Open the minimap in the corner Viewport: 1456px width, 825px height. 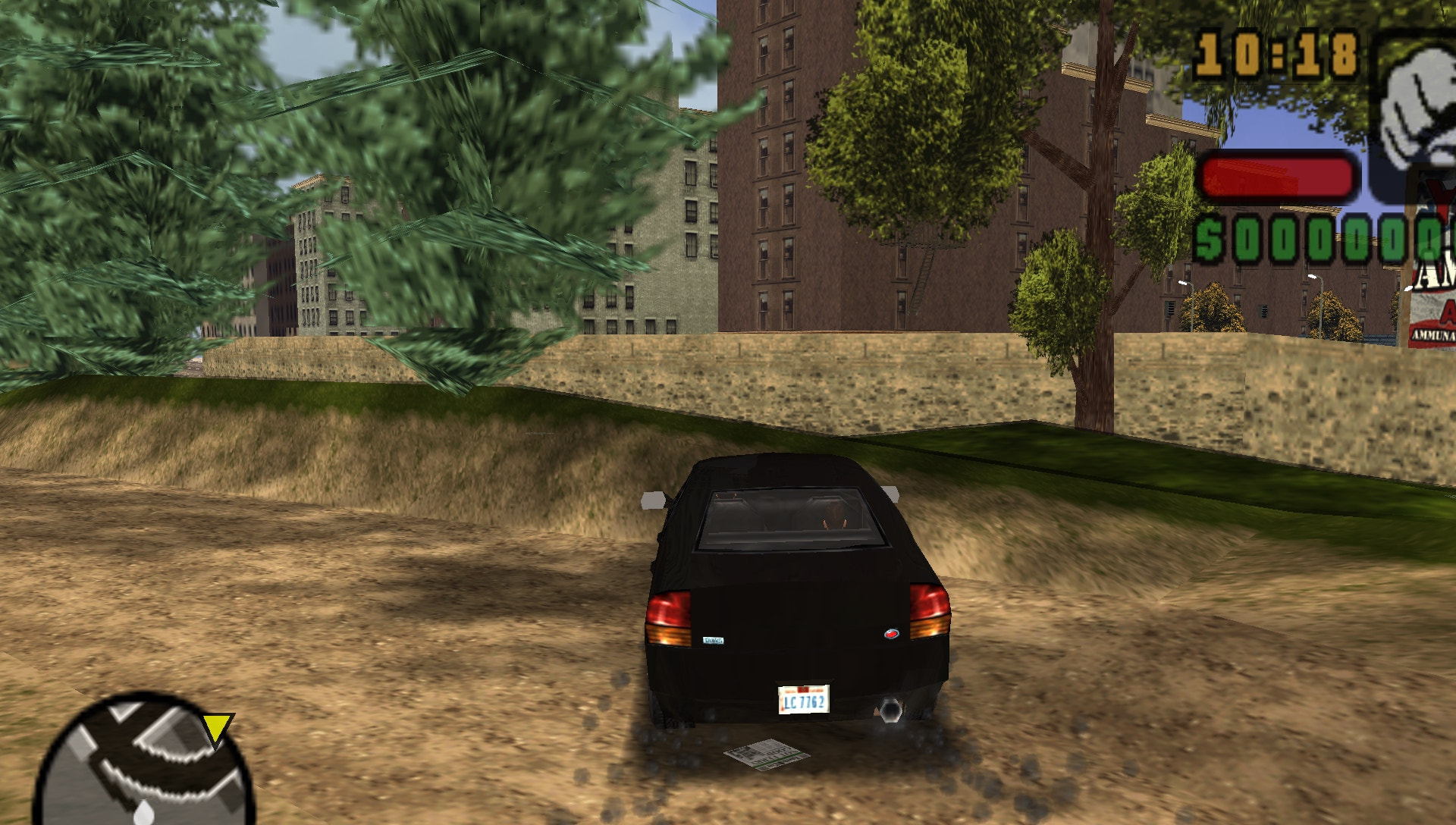[x=144, y=766]
